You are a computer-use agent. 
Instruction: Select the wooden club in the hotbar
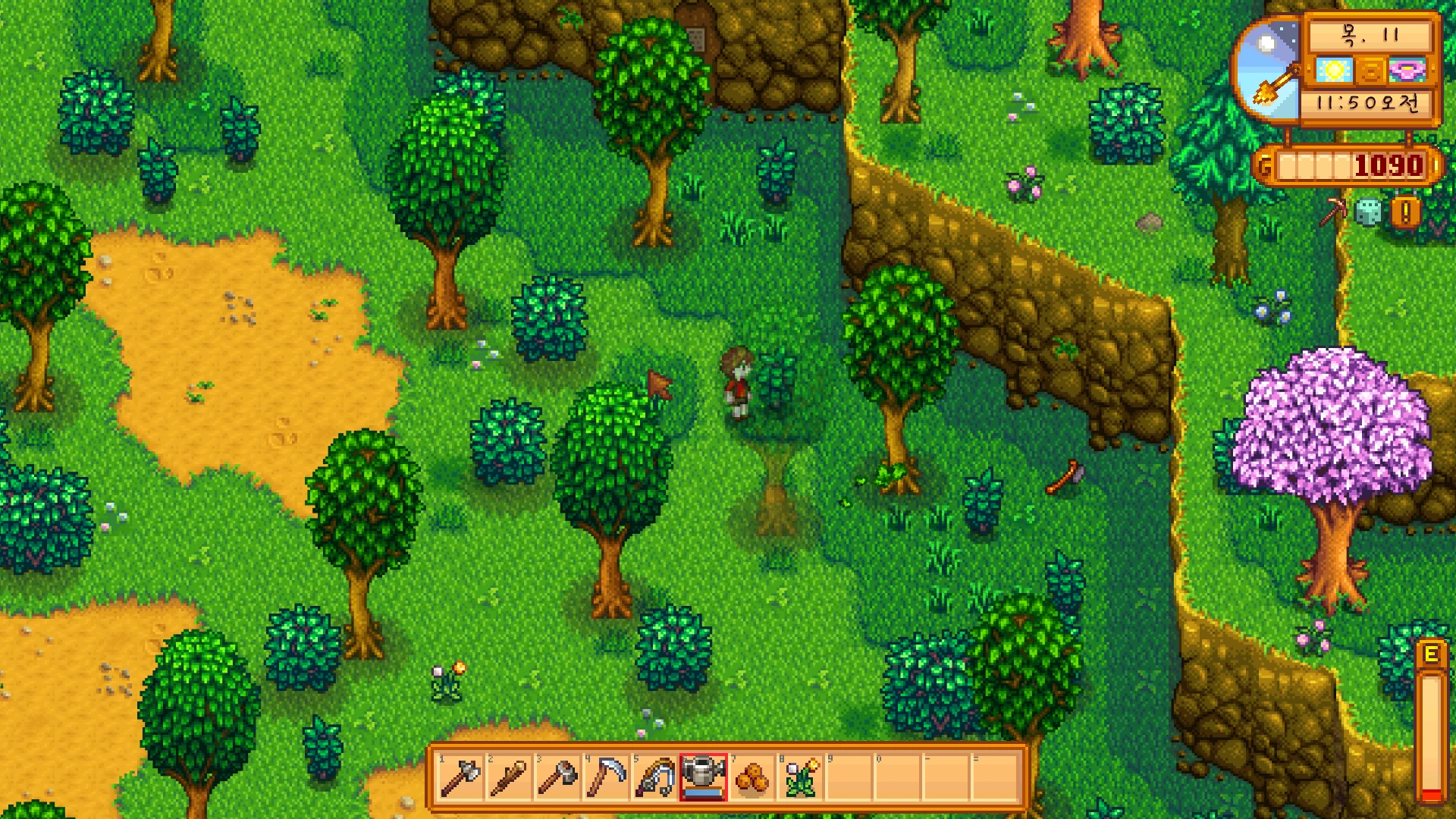509,777
